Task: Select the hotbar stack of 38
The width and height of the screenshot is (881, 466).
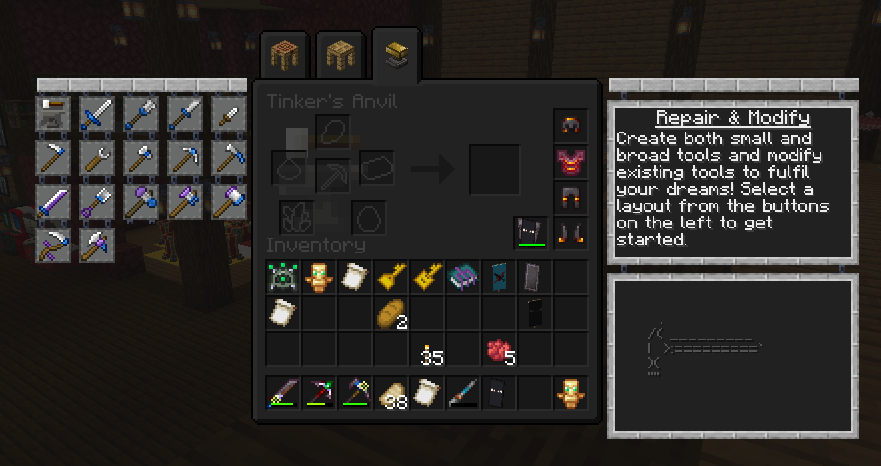Action: 391,394
